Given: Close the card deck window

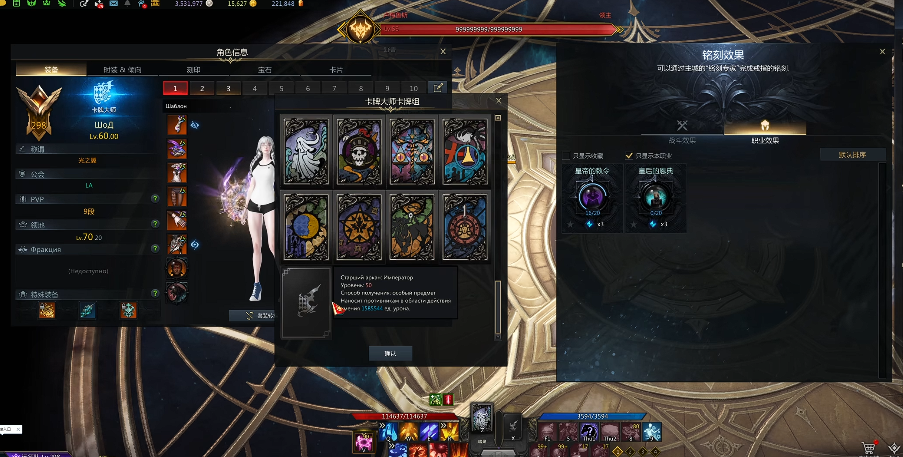Looking at the screenshot, I should [x=498, y=101].
